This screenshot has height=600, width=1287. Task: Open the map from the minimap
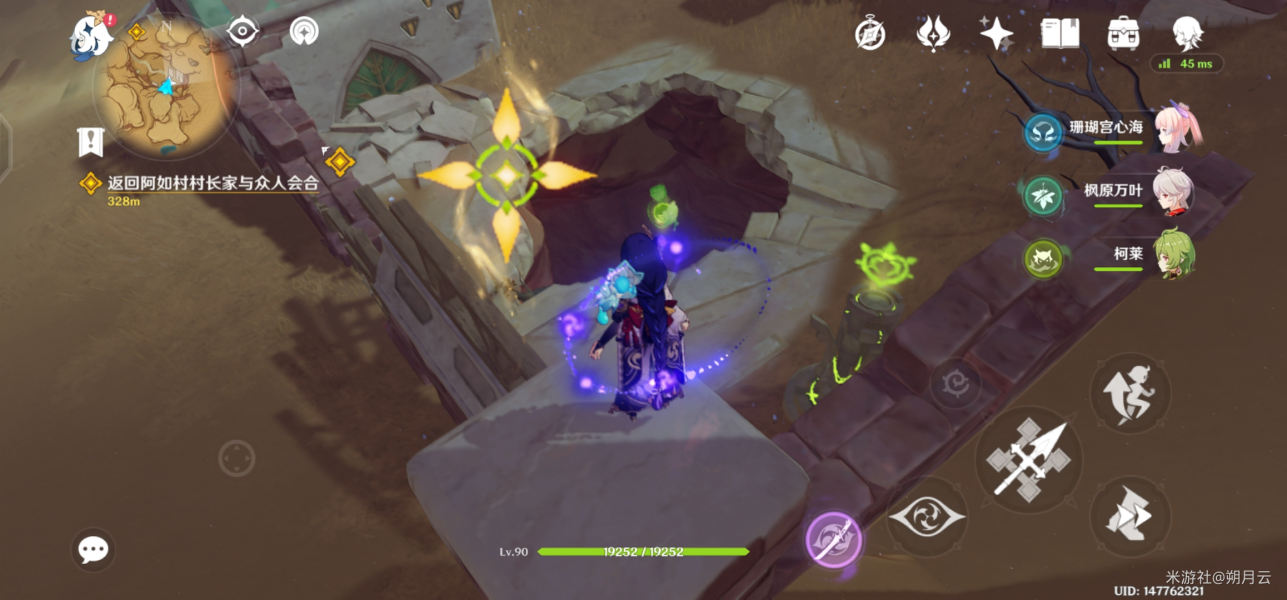pos(163,88)
